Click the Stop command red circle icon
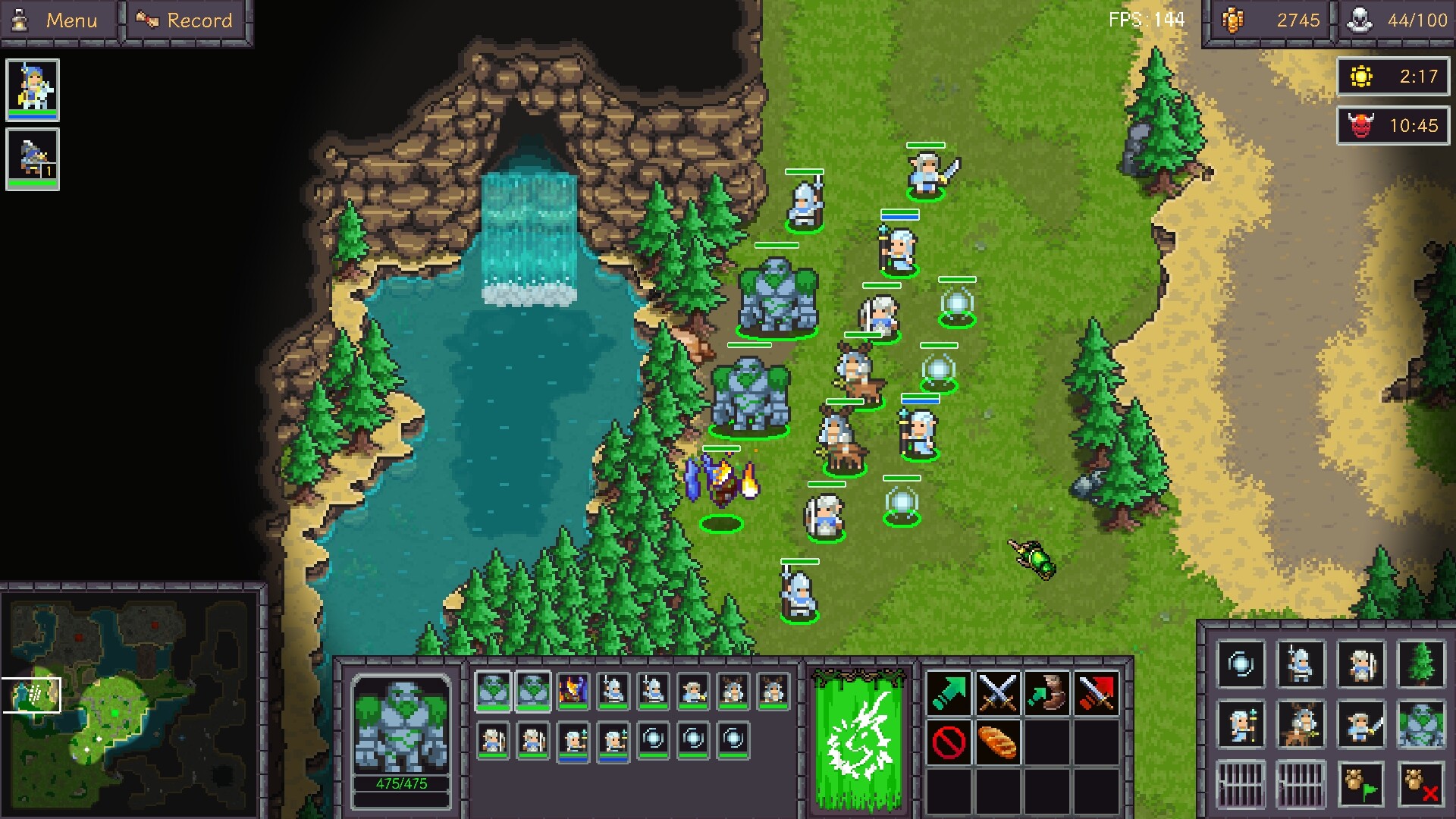 tap(948, 743)
